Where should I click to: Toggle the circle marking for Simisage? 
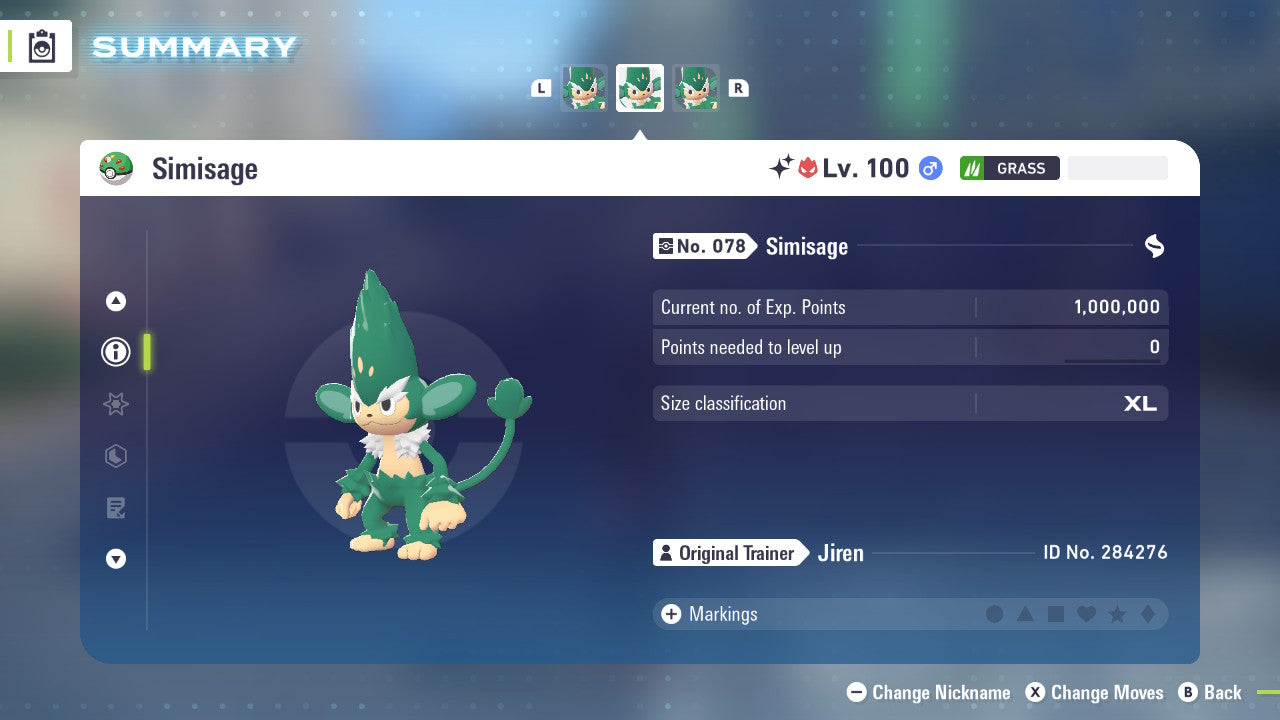[x=996, y=614]
